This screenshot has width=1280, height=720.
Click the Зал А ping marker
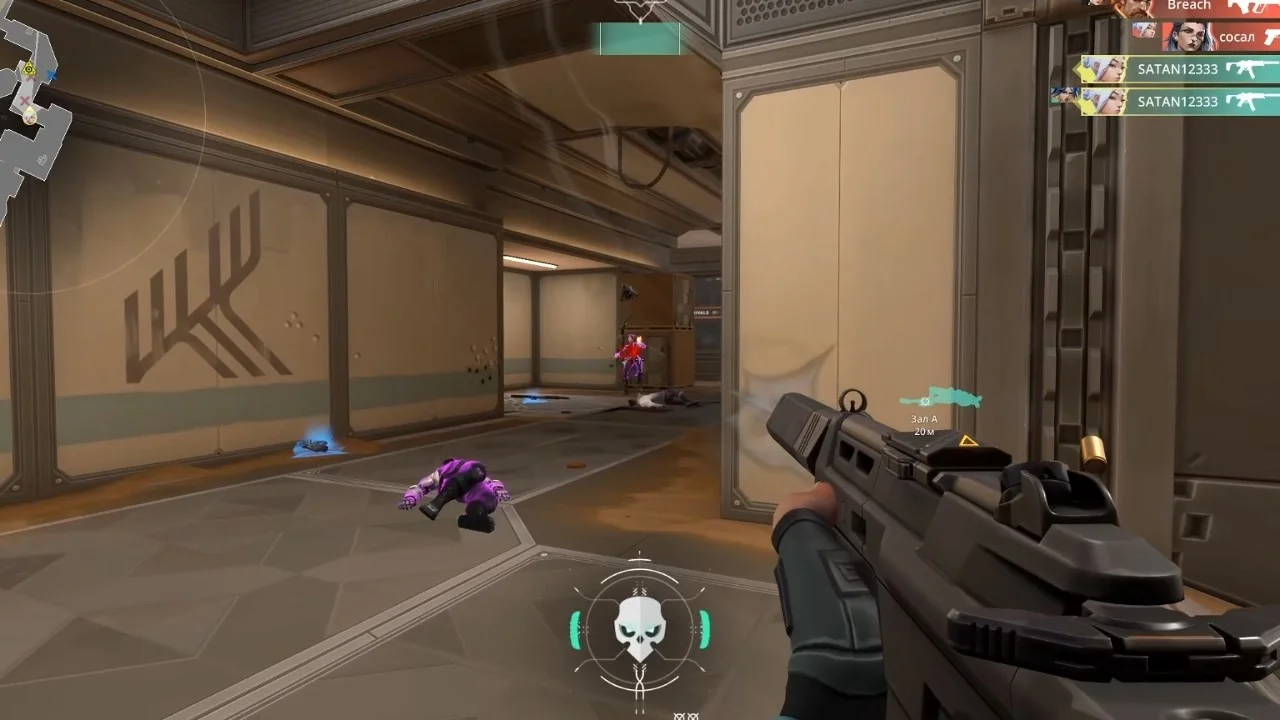925,402
